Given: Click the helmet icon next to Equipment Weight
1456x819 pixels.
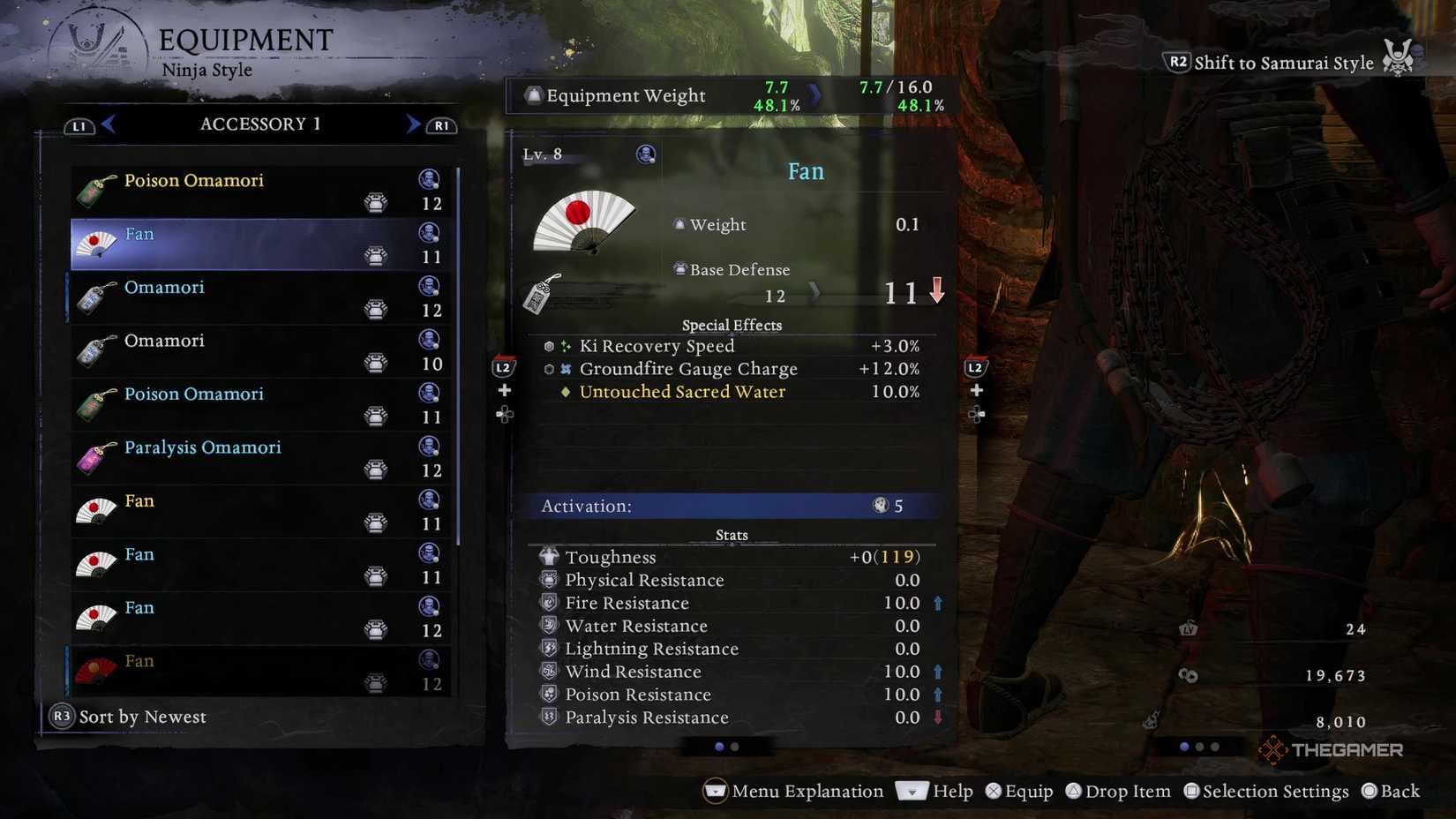Looking at the screenshot, I should pos(532,94).
